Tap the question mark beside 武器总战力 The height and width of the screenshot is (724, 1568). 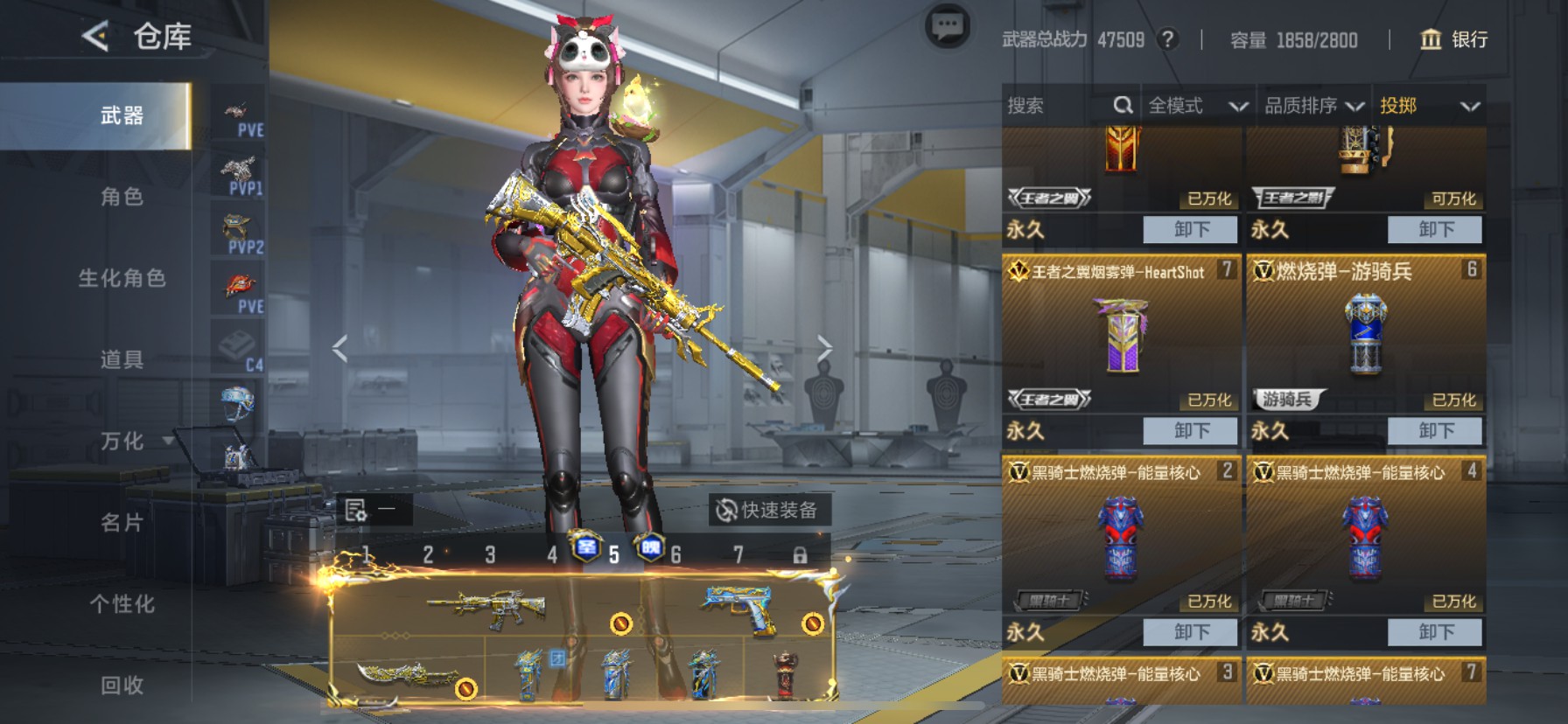click(x=1169, y=40)
